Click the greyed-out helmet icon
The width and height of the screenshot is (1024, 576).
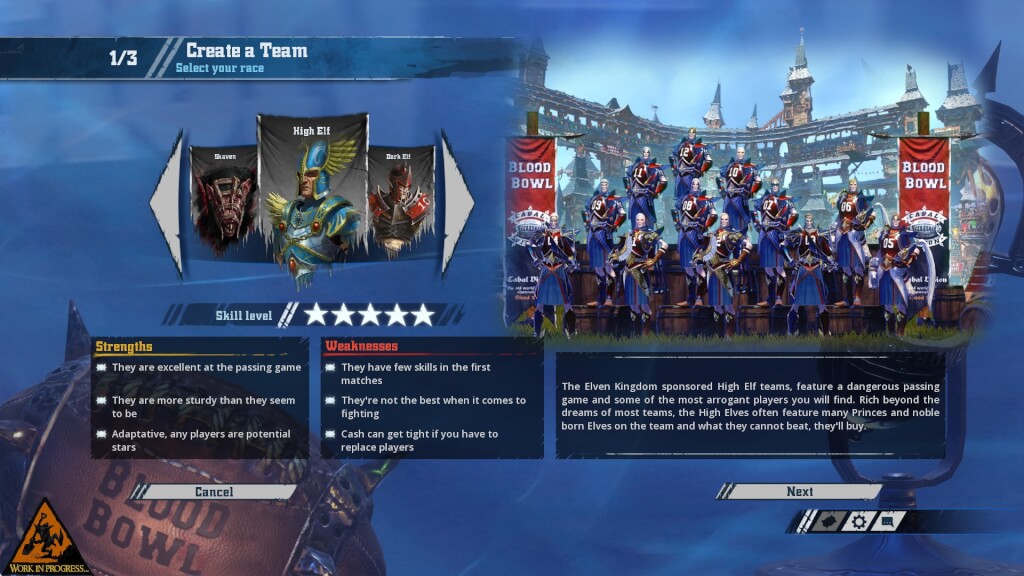click(x=827, y=521)
